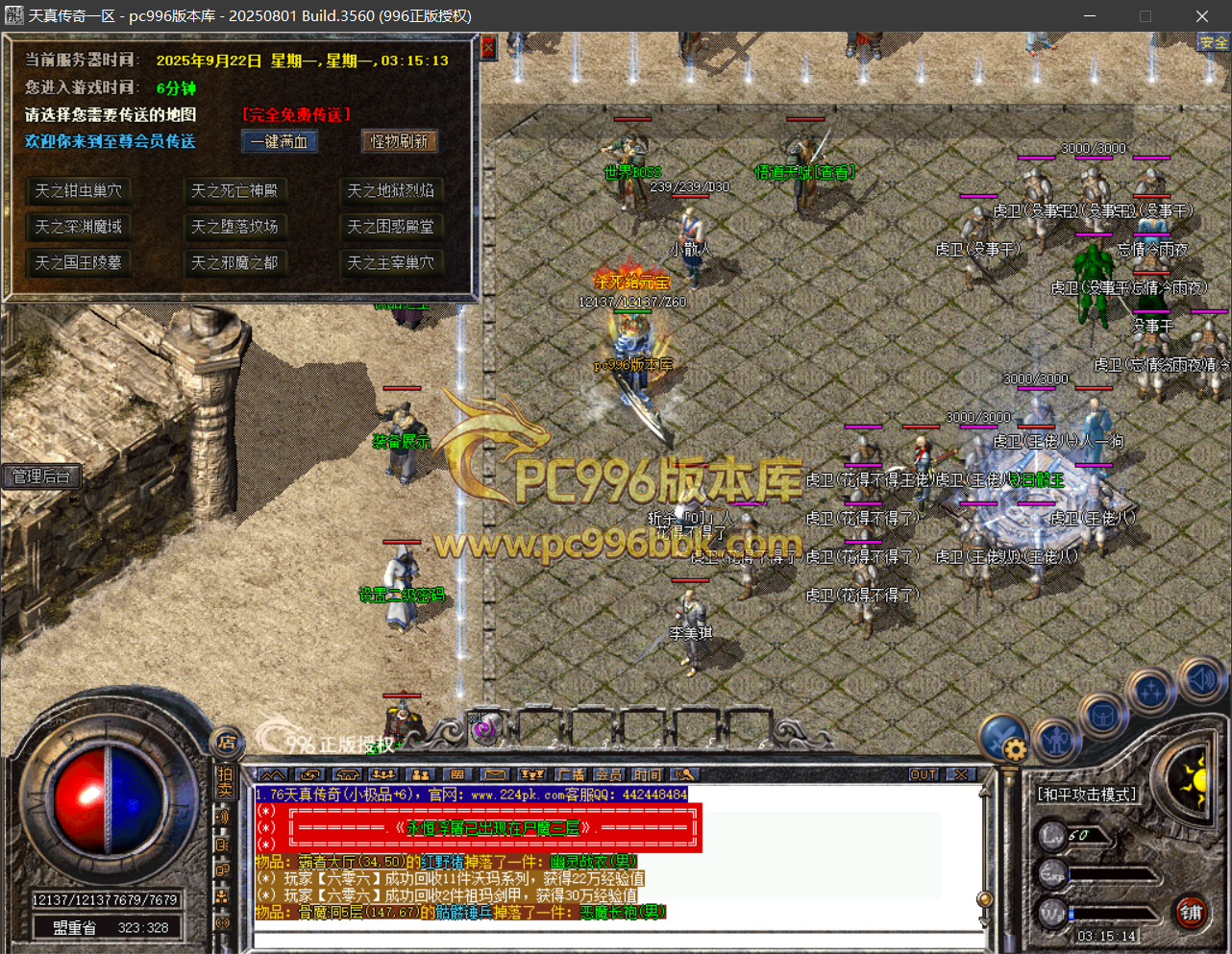Toggle sound with the speaker icon
The image size is (1232, 954).
pos(1201,679)
